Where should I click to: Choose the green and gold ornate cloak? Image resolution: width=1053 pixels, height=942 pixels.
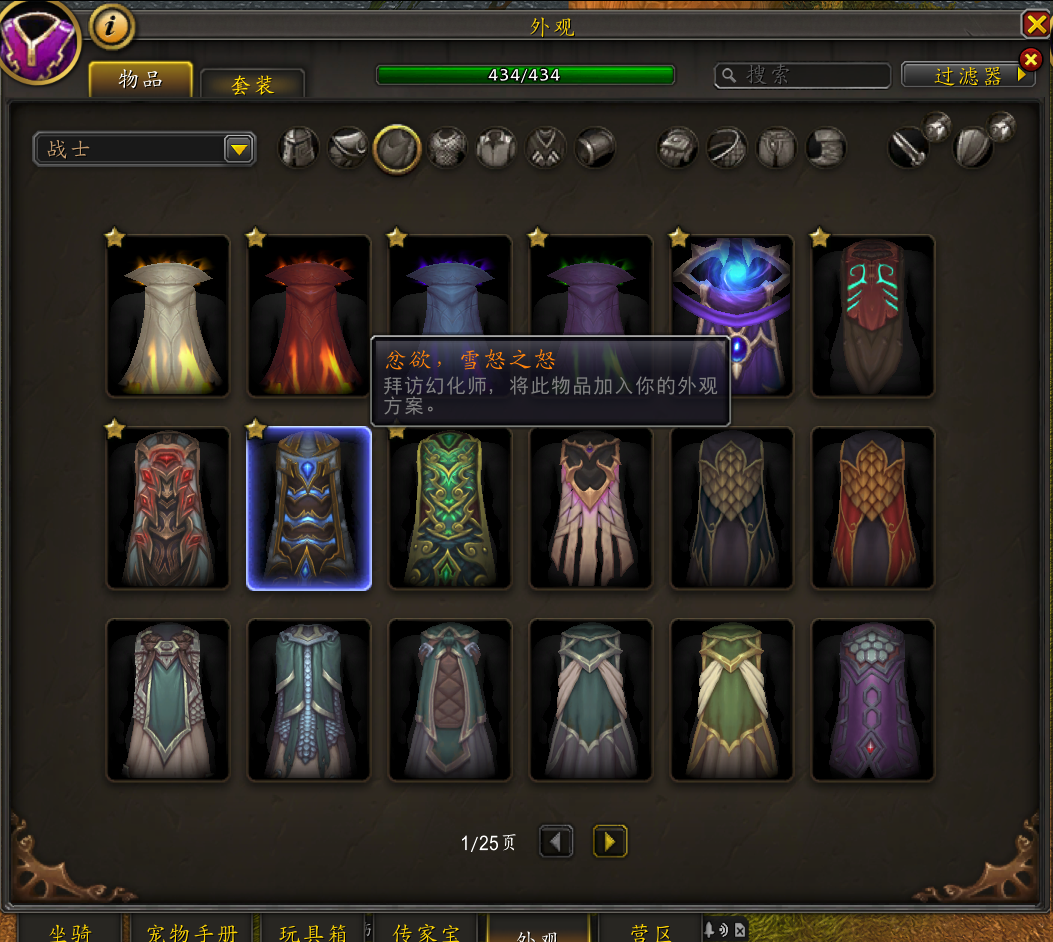pyautogui.click(x=450, y=508)
